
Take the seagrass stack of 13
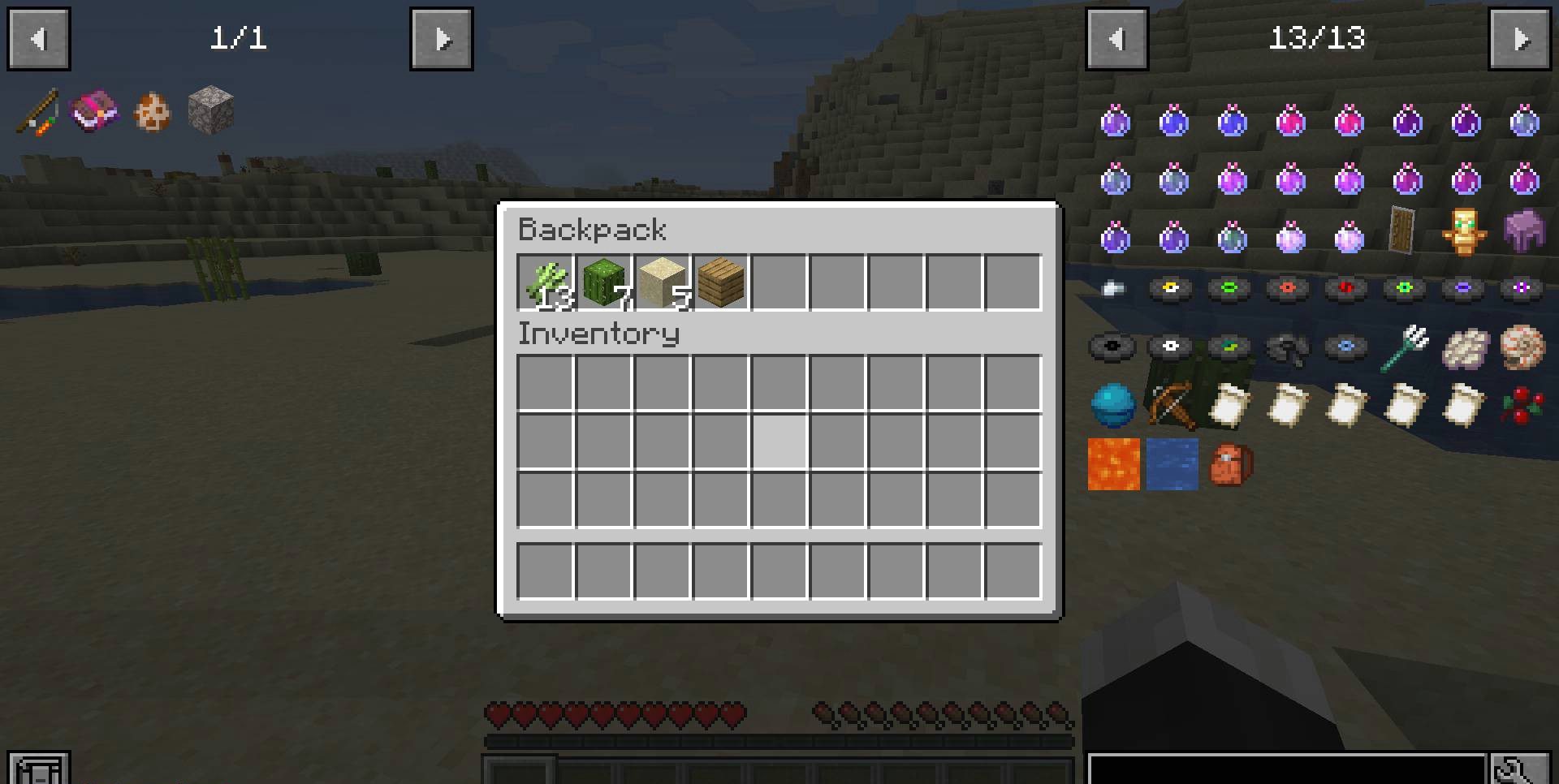point(545,282)
